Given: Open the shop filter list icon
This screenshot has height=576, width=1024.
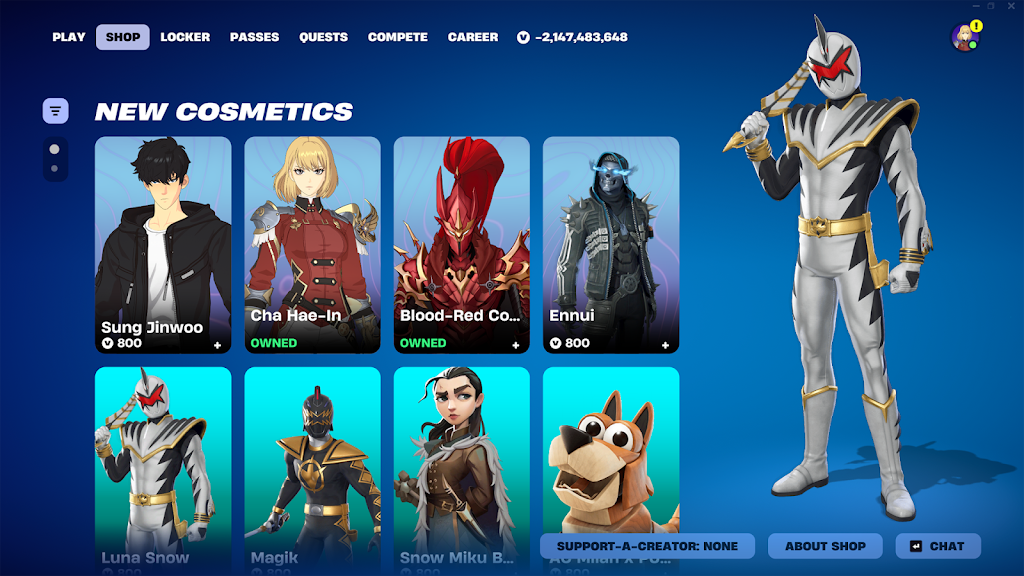Looking at the screenshot, I should 55,111.
